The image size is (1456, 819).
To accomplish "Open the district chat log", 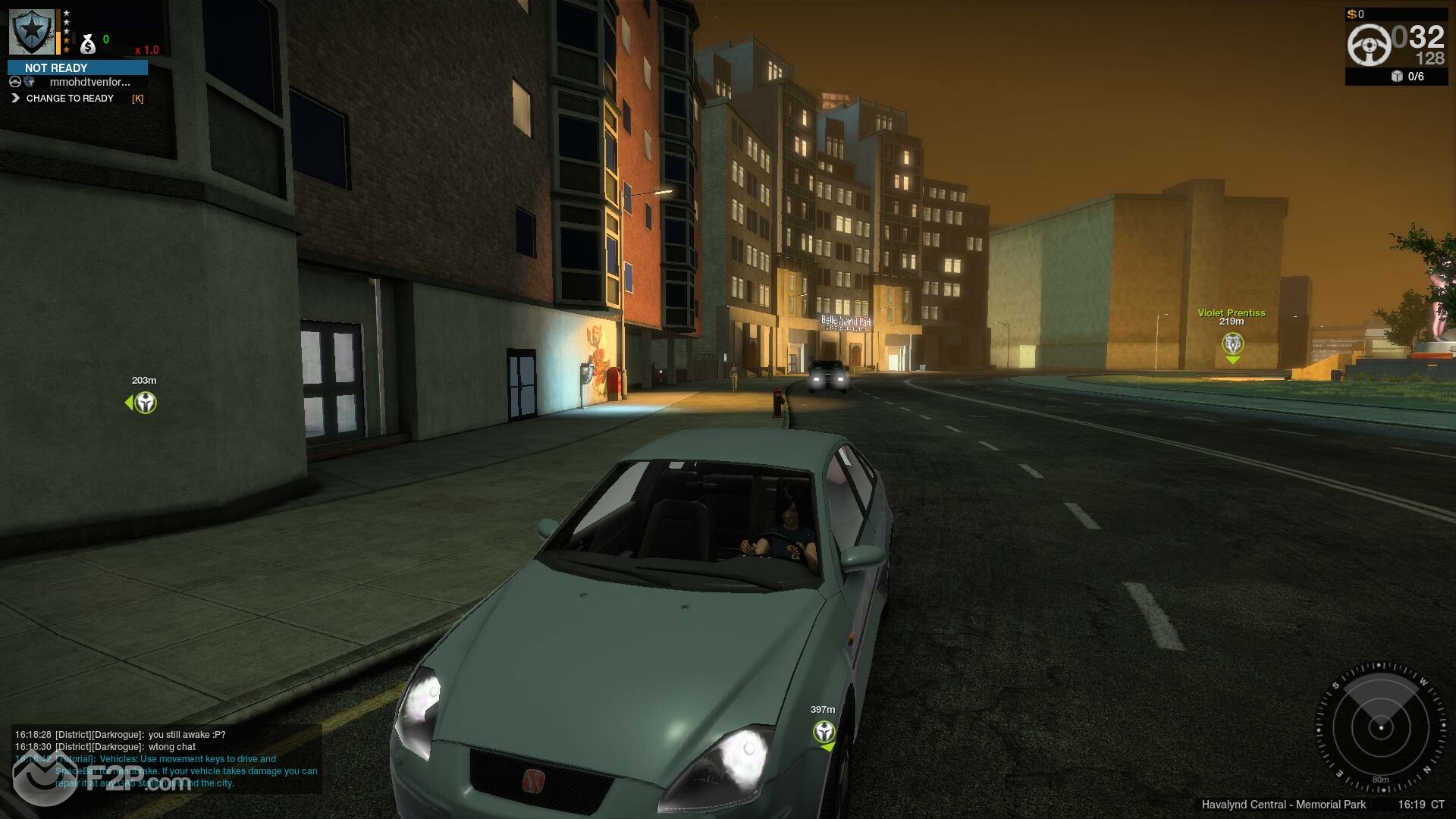I will pos(167,758).
